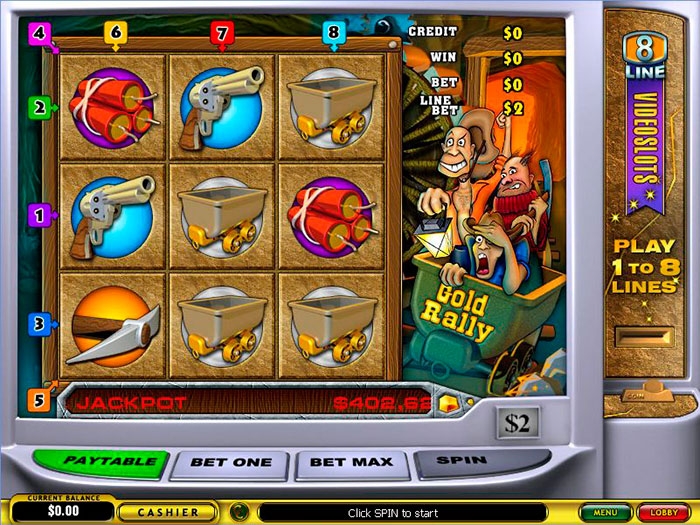Viewport: 700px width, 525px height.
Task: Activate payline marker 7
Action: [x=221, y=33]
